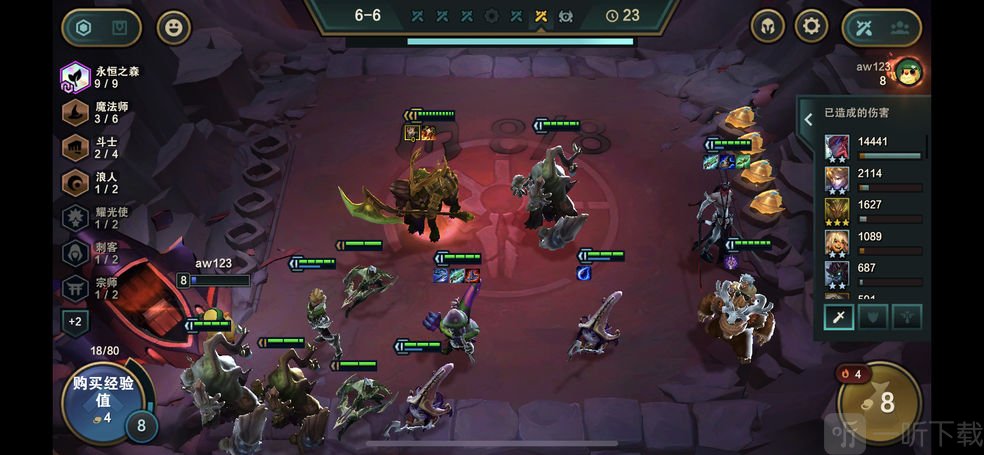Switch to the players list view

coord(900,27)
